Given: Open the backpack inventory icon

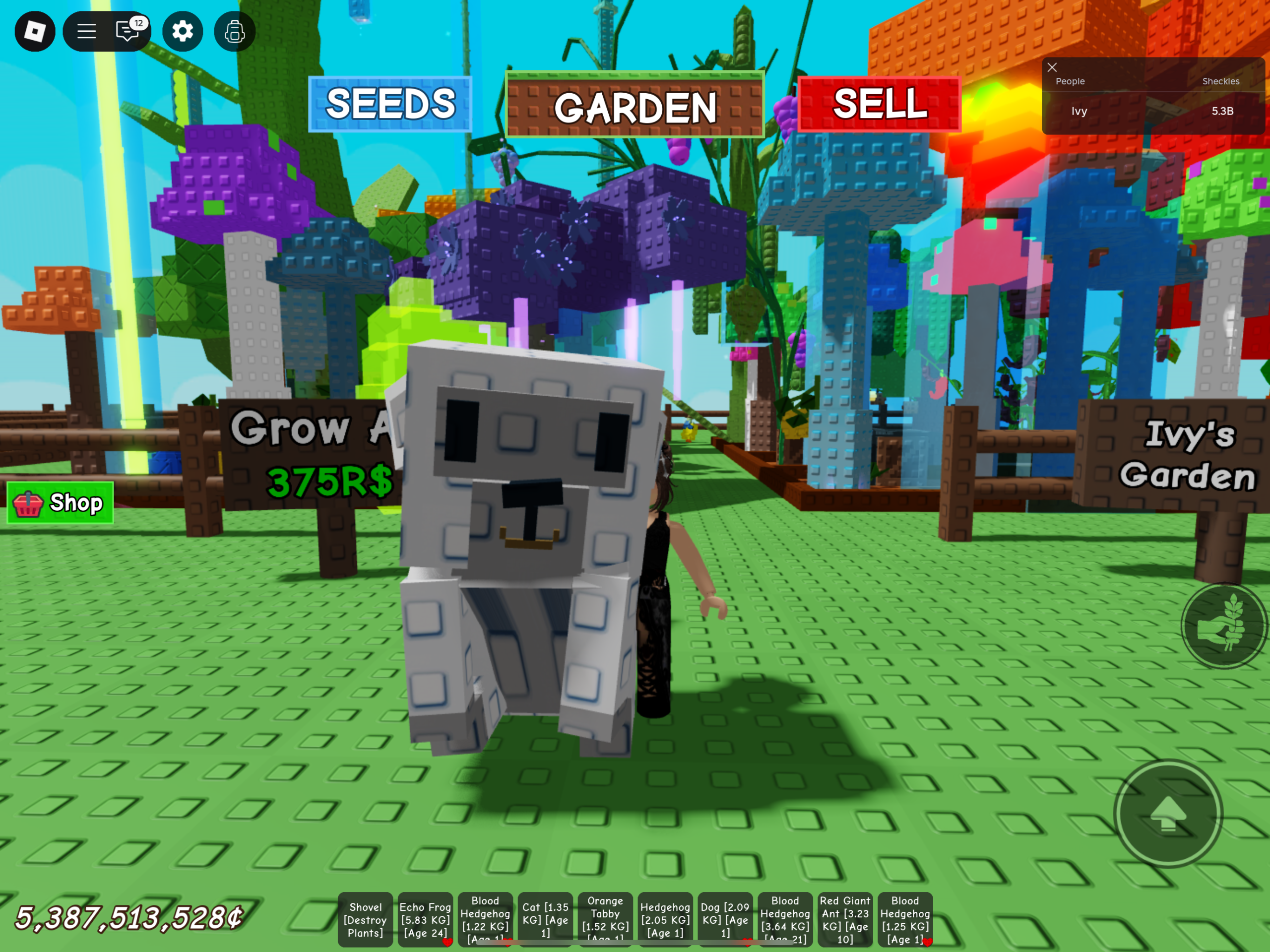Looking at the screenshot, I should coord(234,32).
